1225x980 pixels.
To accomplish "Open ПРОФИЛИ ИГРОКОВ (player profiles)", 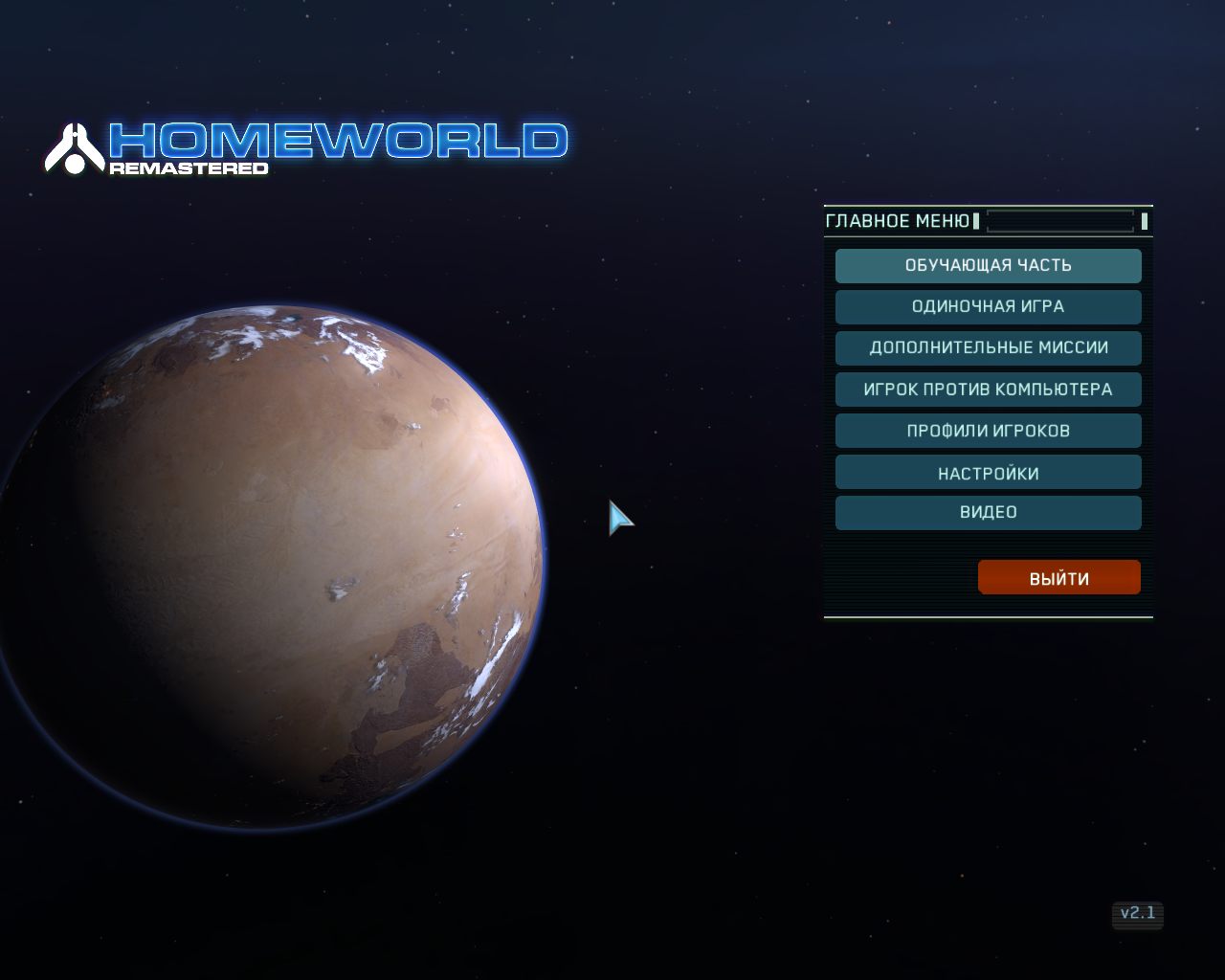I will click(988, 430).
